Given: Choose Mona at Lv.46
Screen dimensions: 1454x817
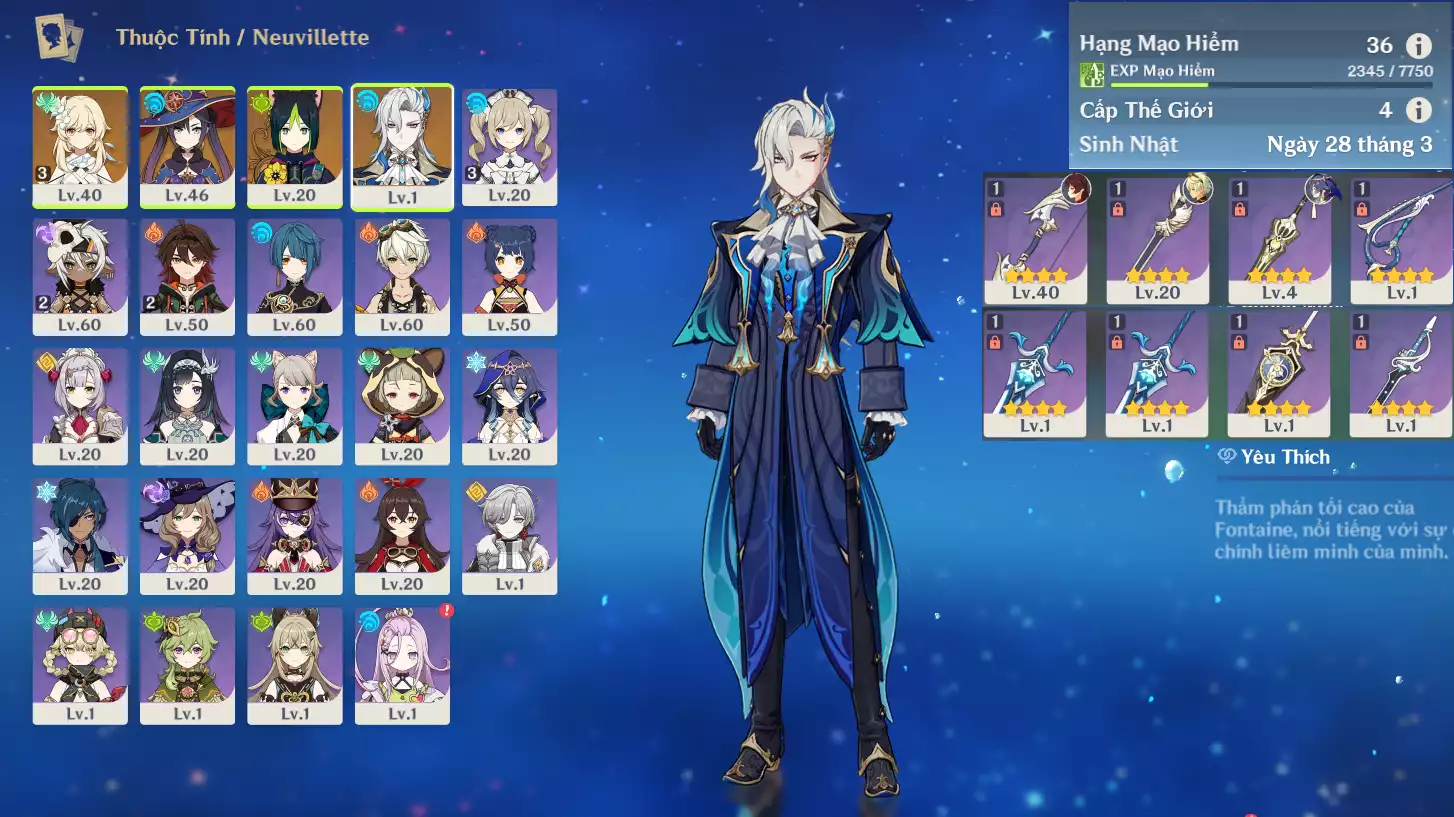Looking at the screenshot, I should click(x=187, y=146).
